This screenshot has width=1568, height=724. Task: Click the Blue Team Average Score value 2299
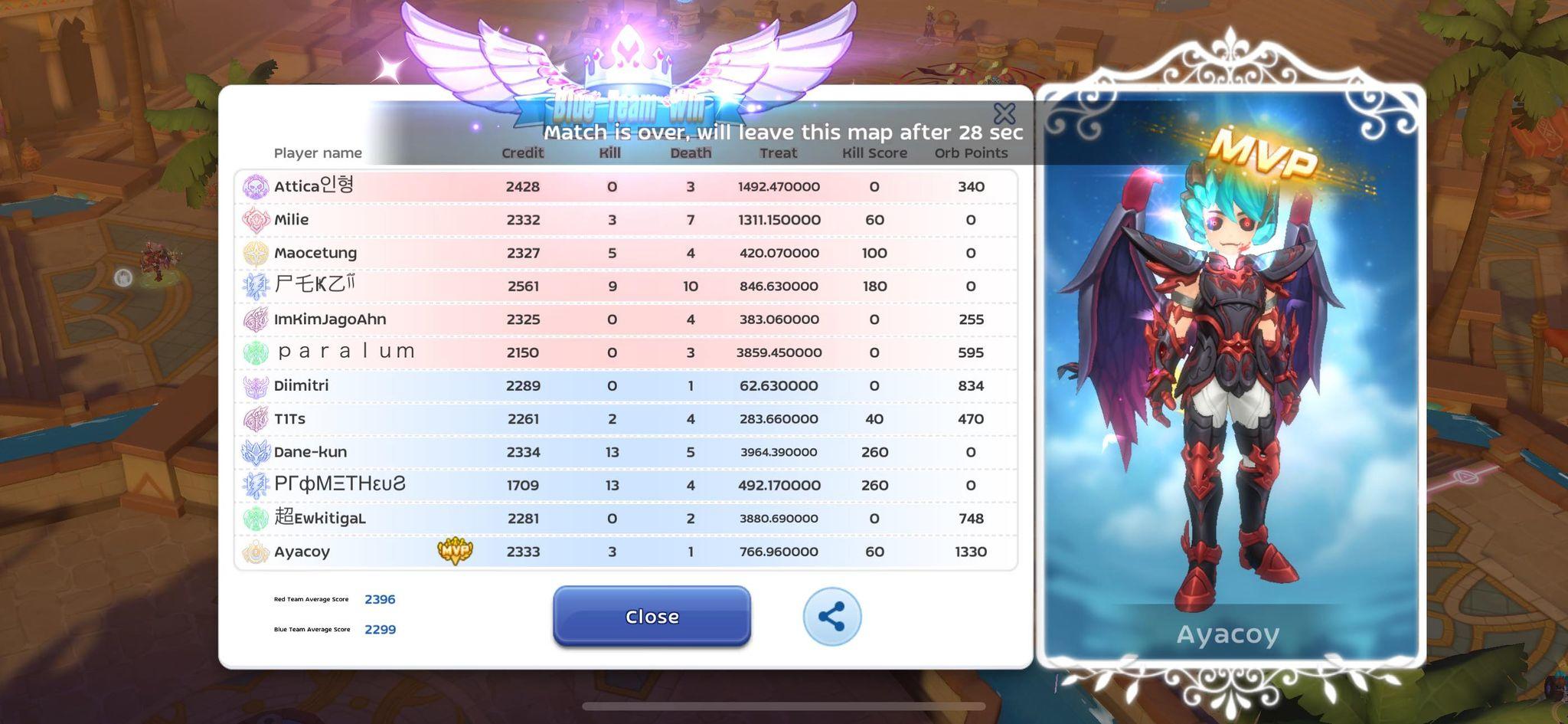(381, 629)
